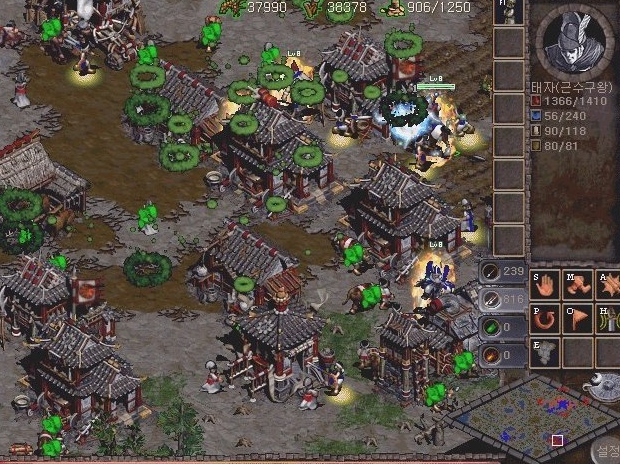This screenshot has height=464, width=620.
Task: Activate the O command arrow icon
Action: click(577, 319)
